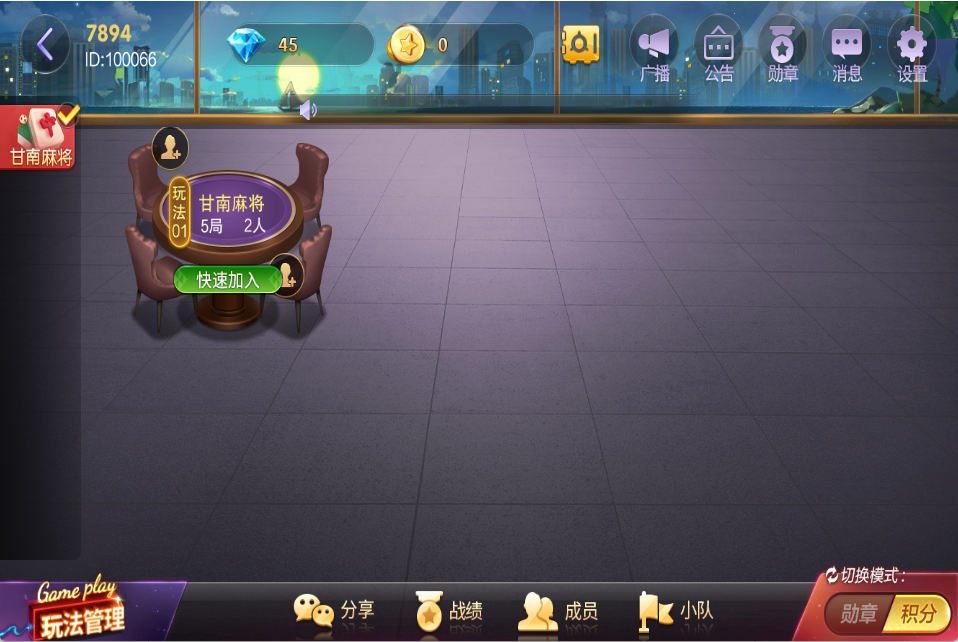Take the empty seat above the table
Image resolution: width=958 pixels, height=642 pixels.
(x=170, y=147)
